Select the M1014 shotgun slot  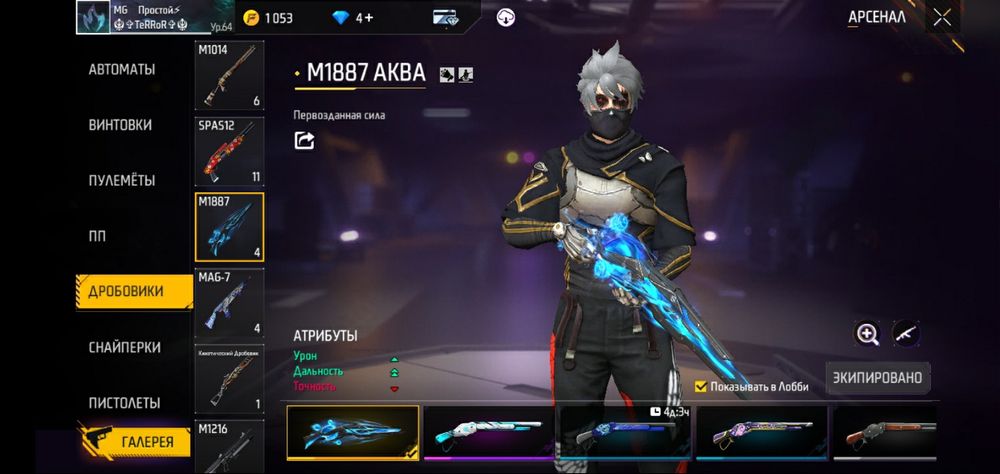[229, 76]
